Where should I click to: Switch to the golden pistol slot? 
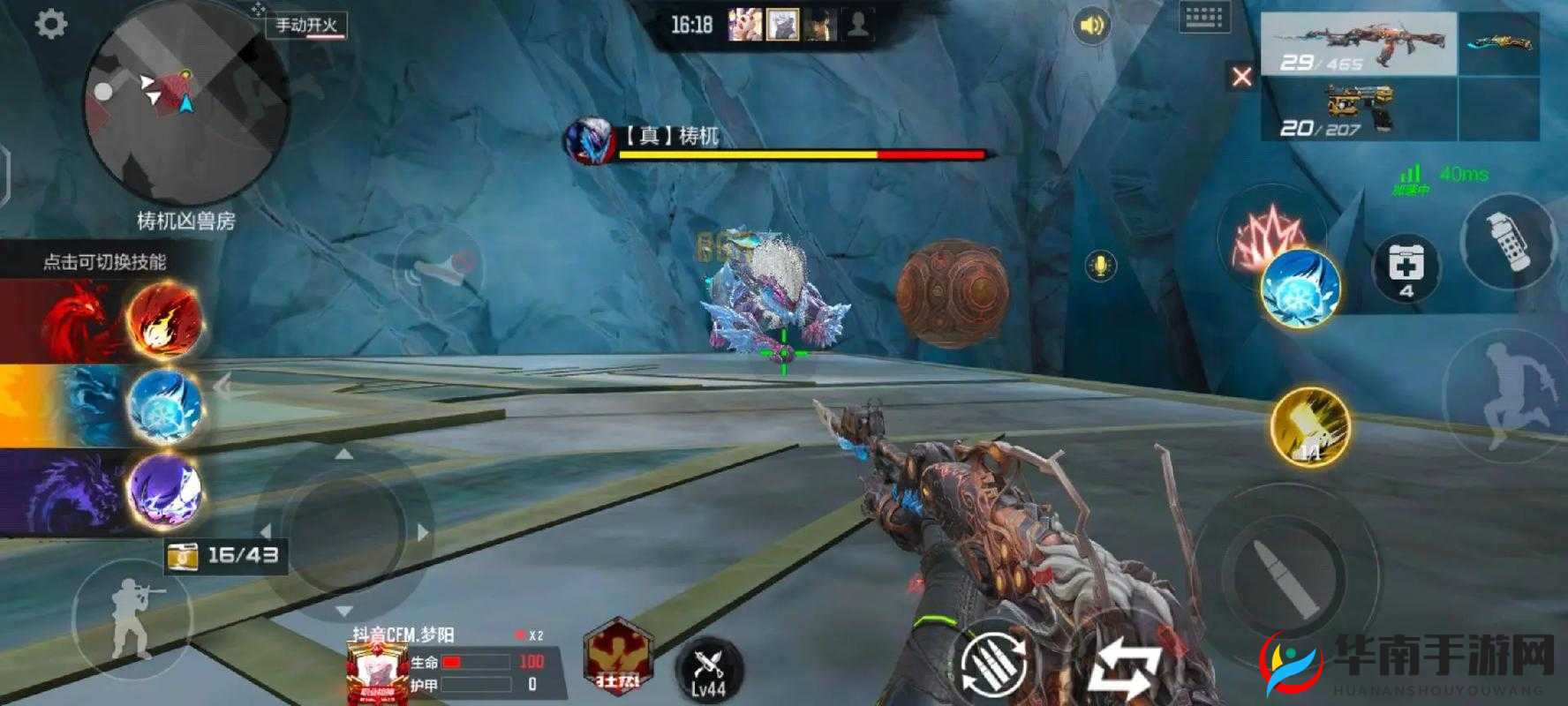(1358, 110)
